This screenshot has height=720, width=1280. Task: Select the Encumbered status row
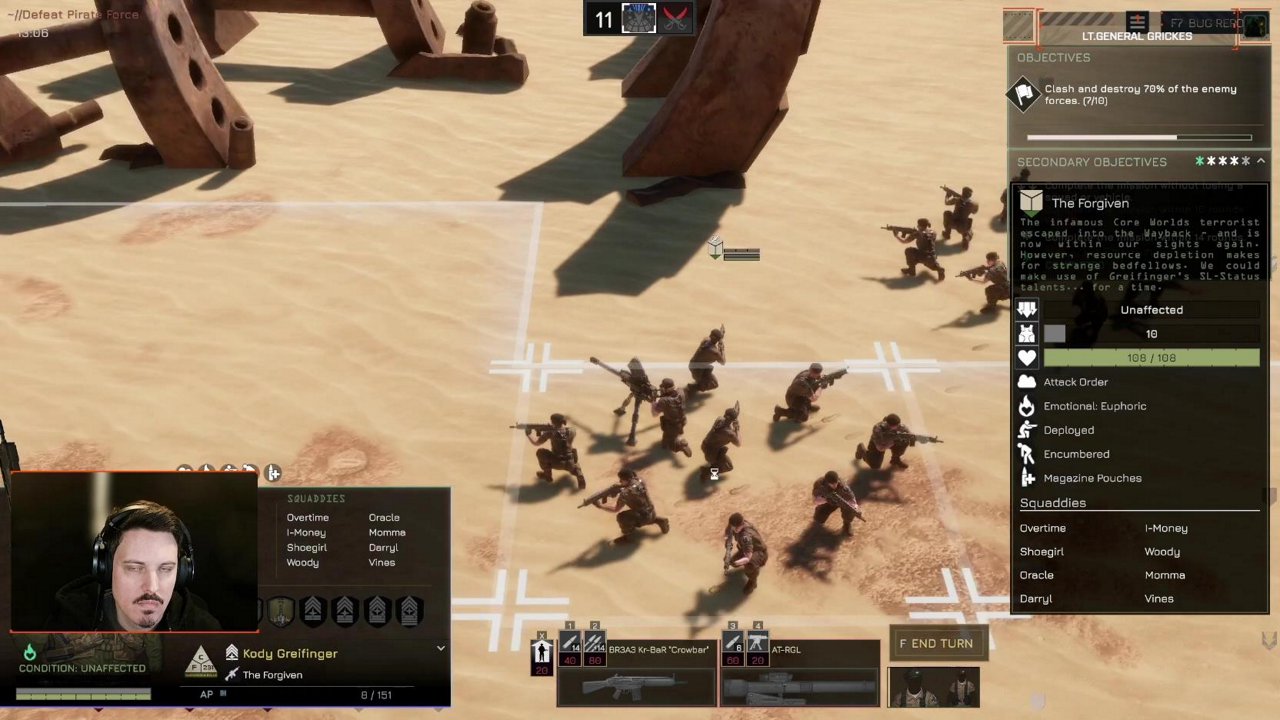pos(1076,454)
